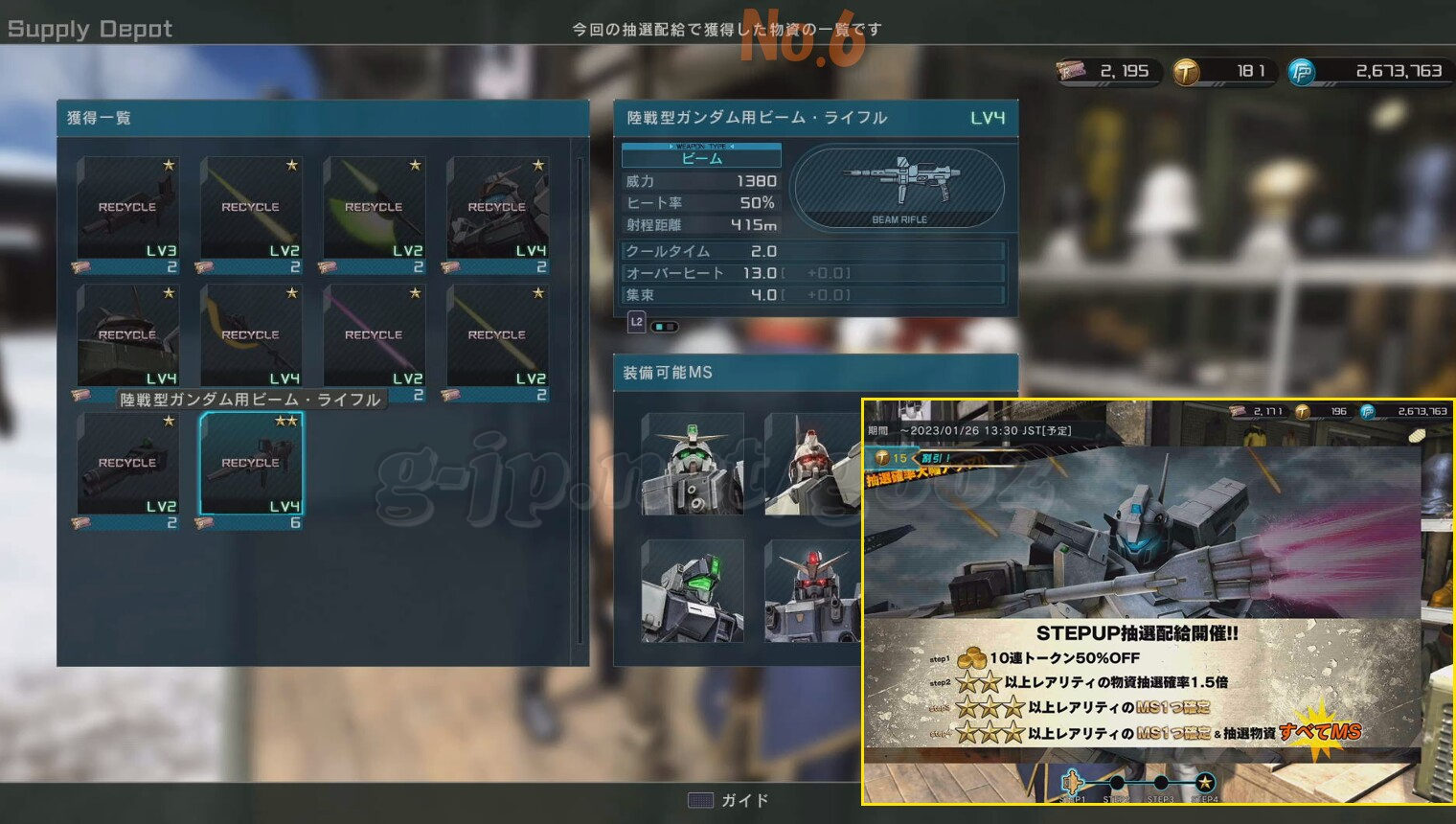Image resolution: width=1456 pixels, height=824 pixels.
Task: View the white mobile suit with red visor
Action: point(813,465)
